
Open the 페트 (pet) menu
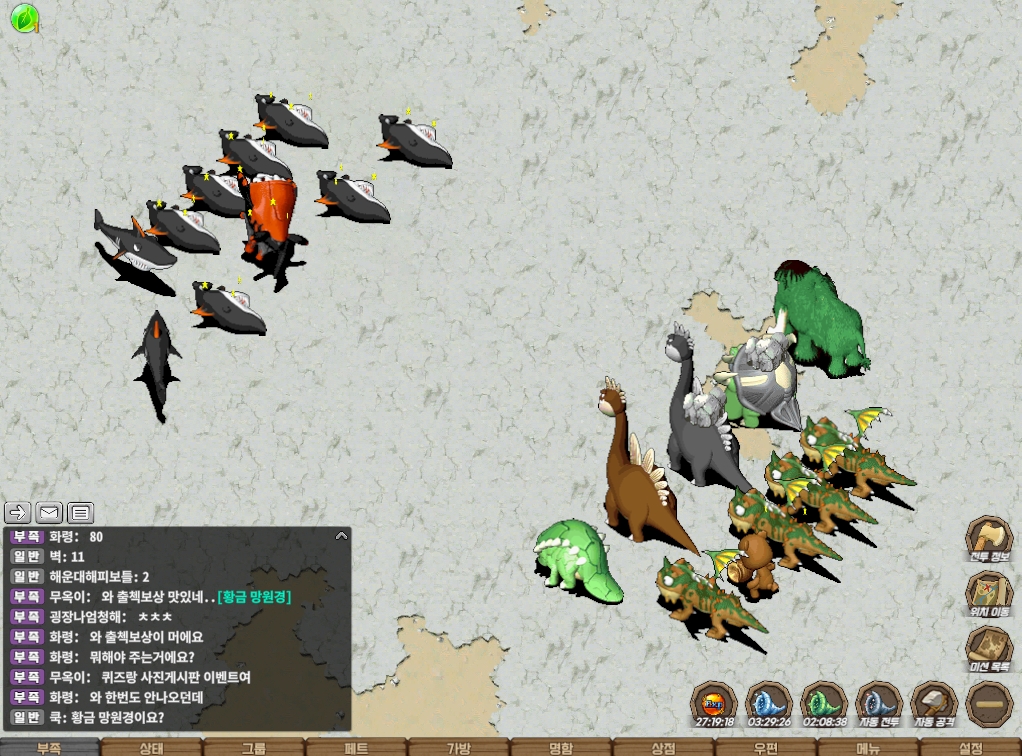pos(356,747)
